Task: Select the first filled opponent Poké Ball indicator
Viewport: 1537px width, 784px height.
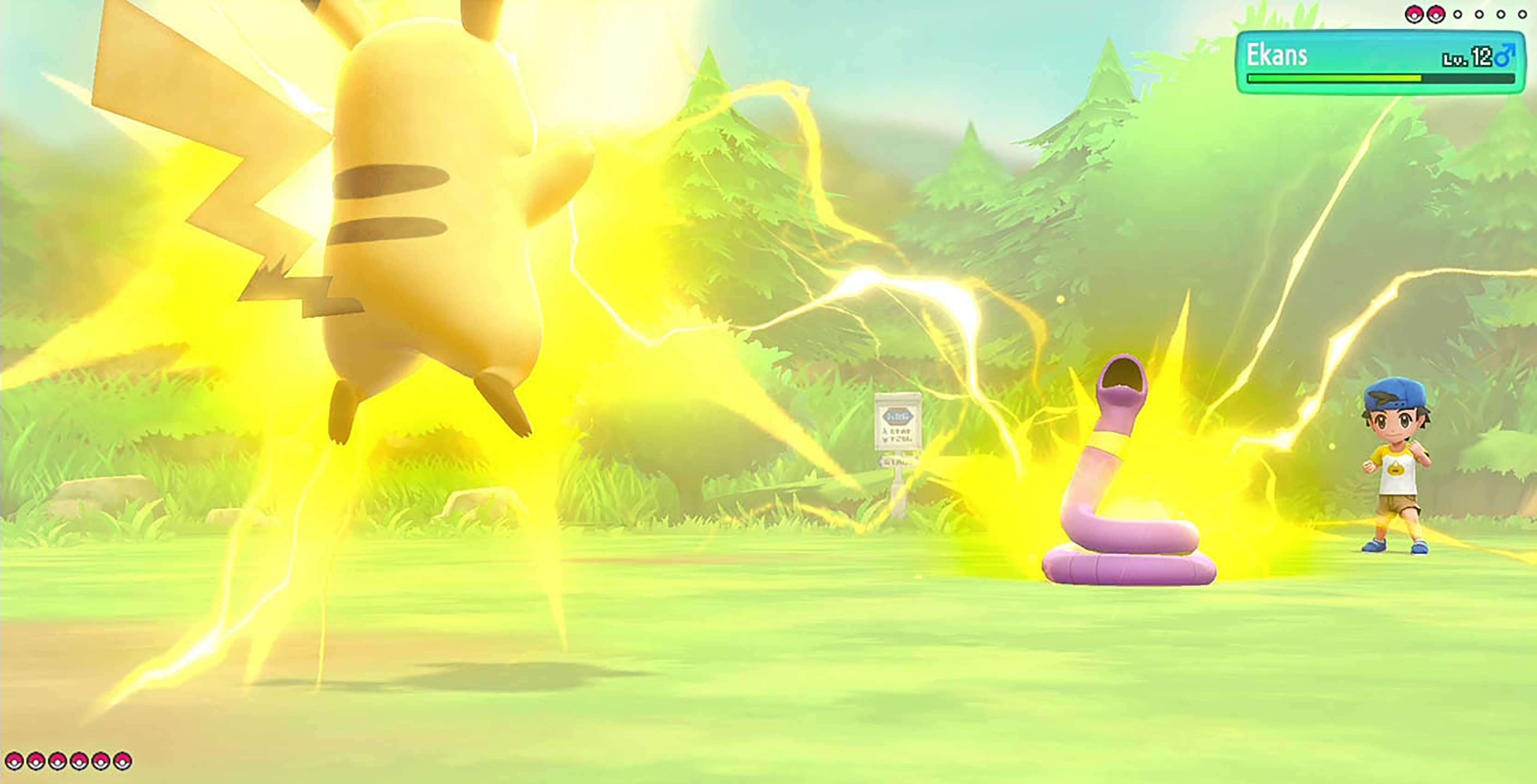Action: [x=1414, y=14]
